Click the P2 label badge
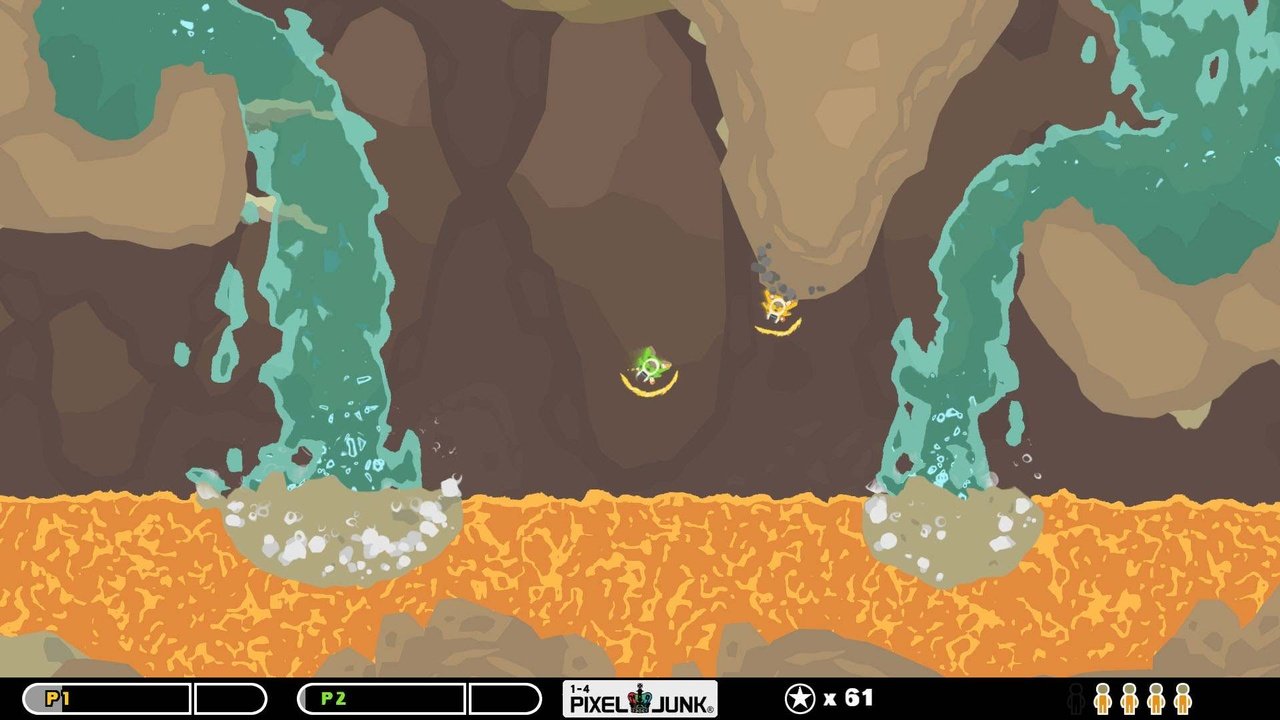Viewport: 1280px width, 720px height. point(333,699)
